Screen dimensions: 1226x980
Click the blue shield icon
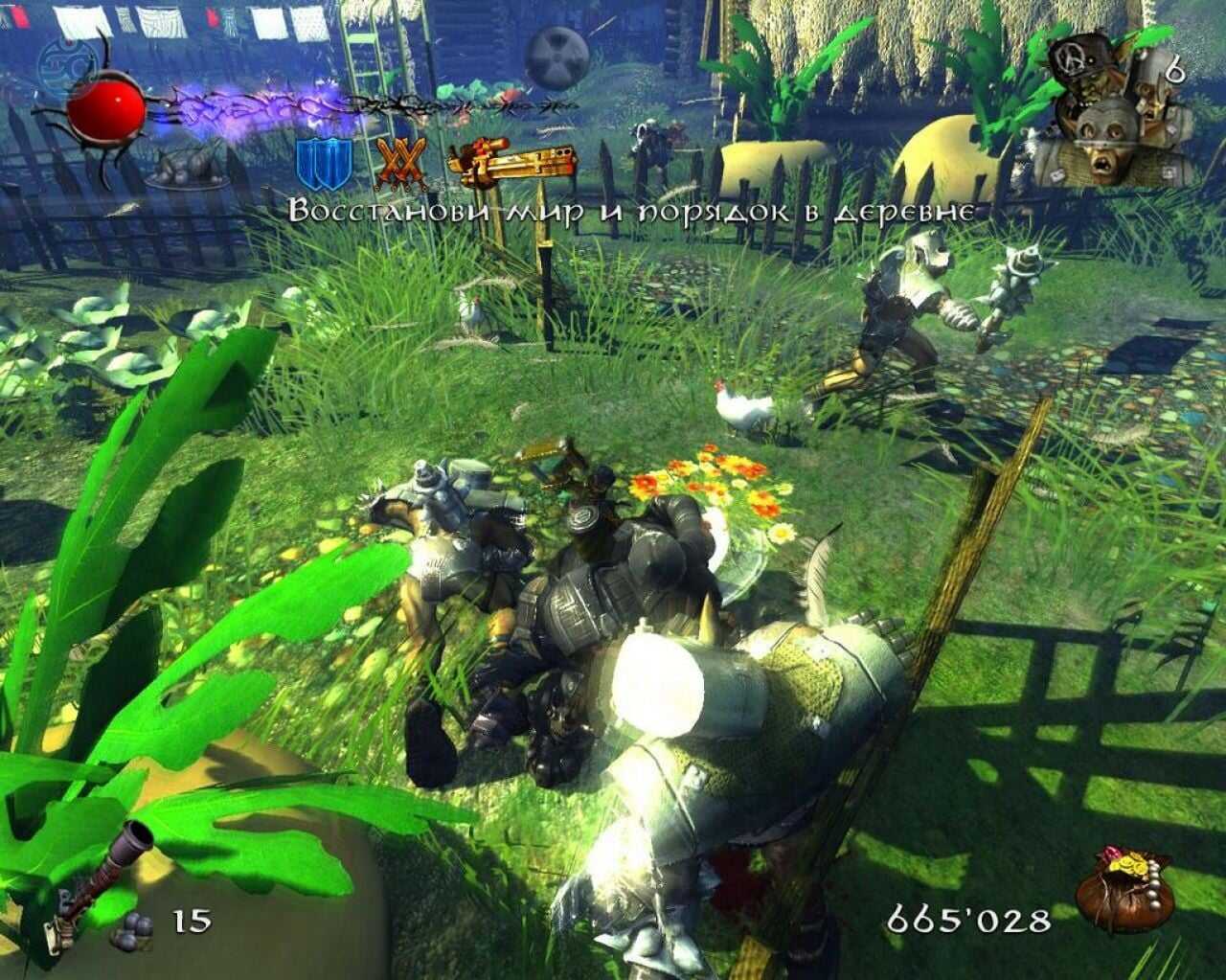tap(325, 165)
